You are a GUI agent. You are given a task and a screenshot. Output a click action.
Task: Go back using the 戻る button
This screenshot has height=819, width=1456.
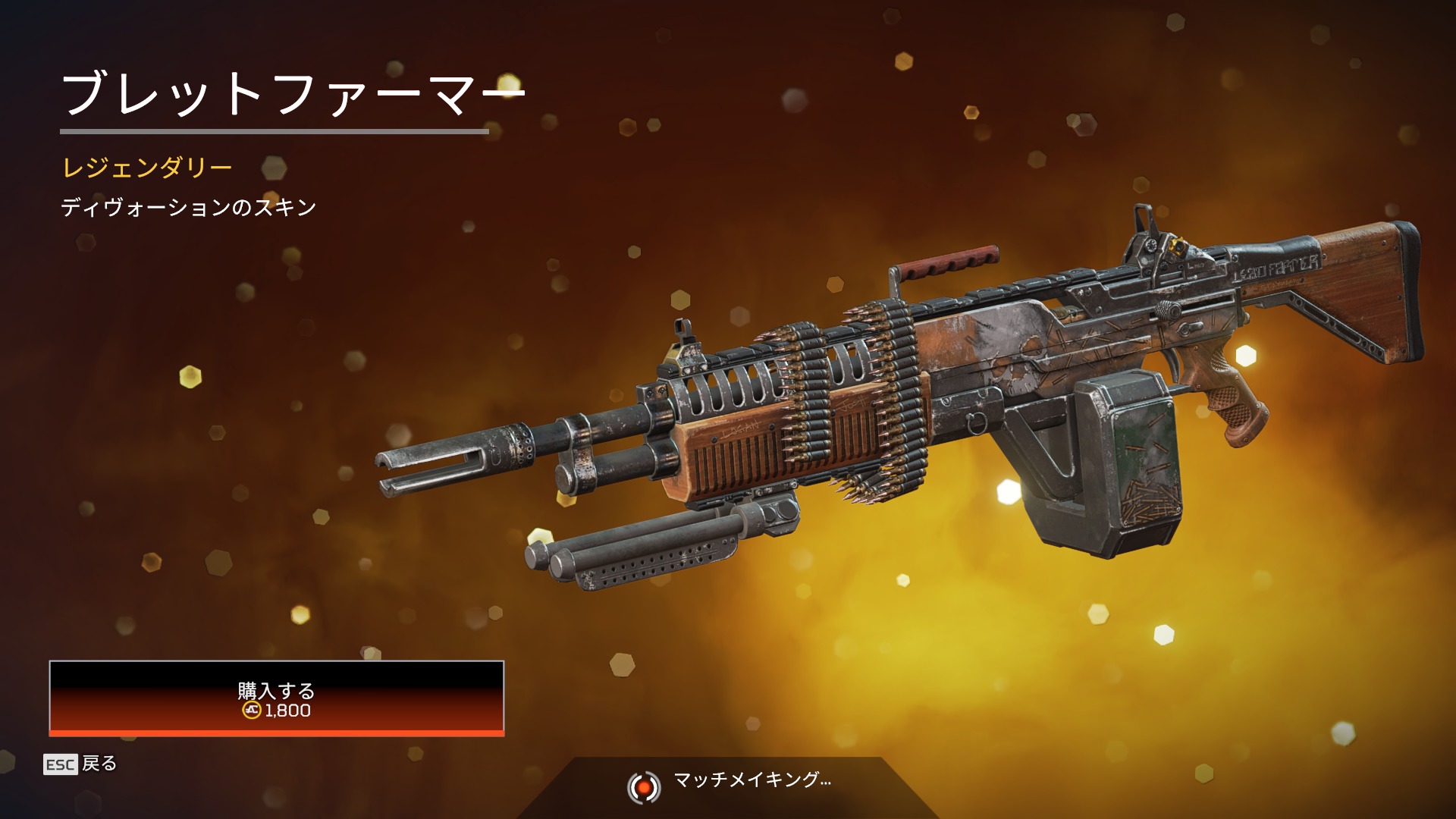81,764
